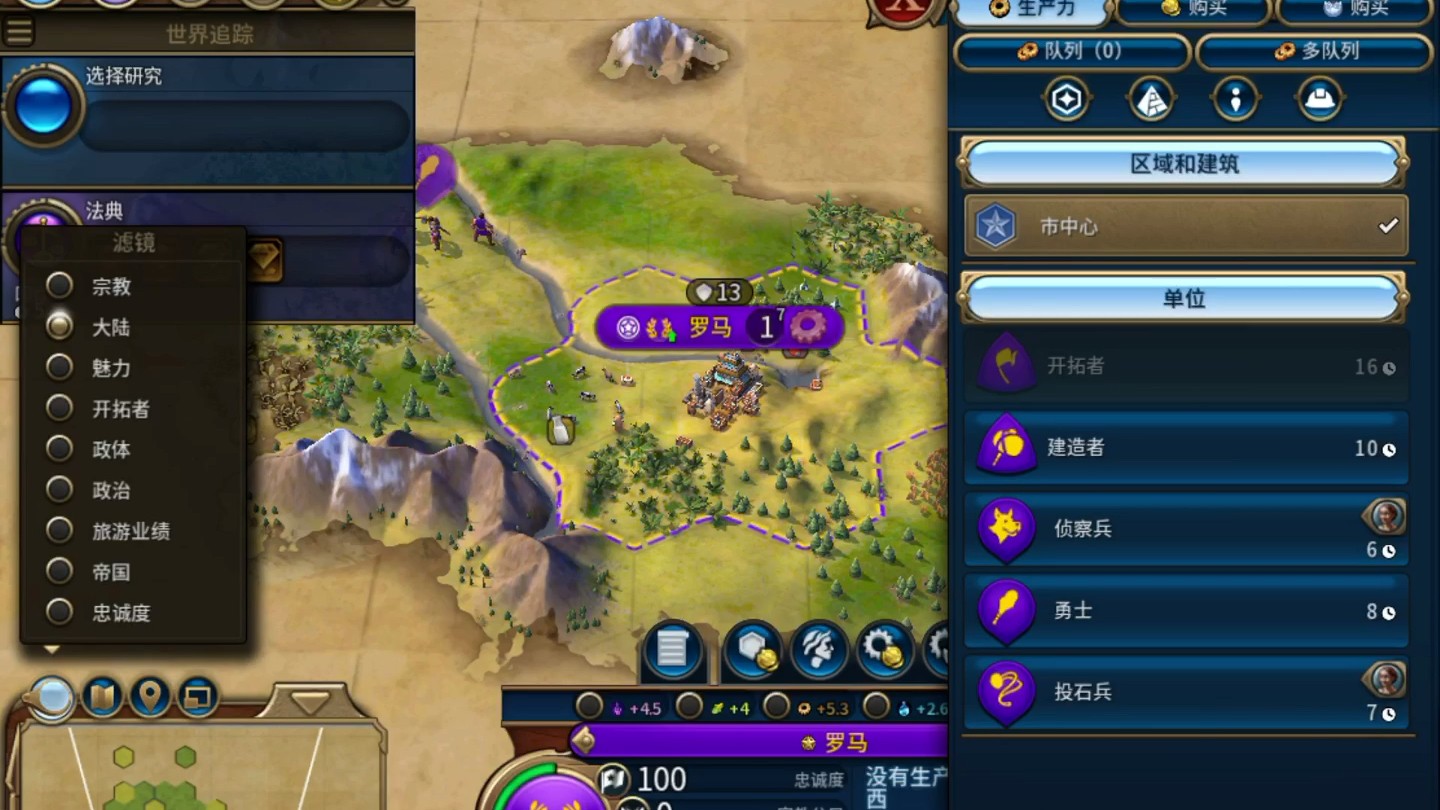Select the units filter in the production panel
The height and width of the screenshot is (810, 1440).
tap(1235, 98)
